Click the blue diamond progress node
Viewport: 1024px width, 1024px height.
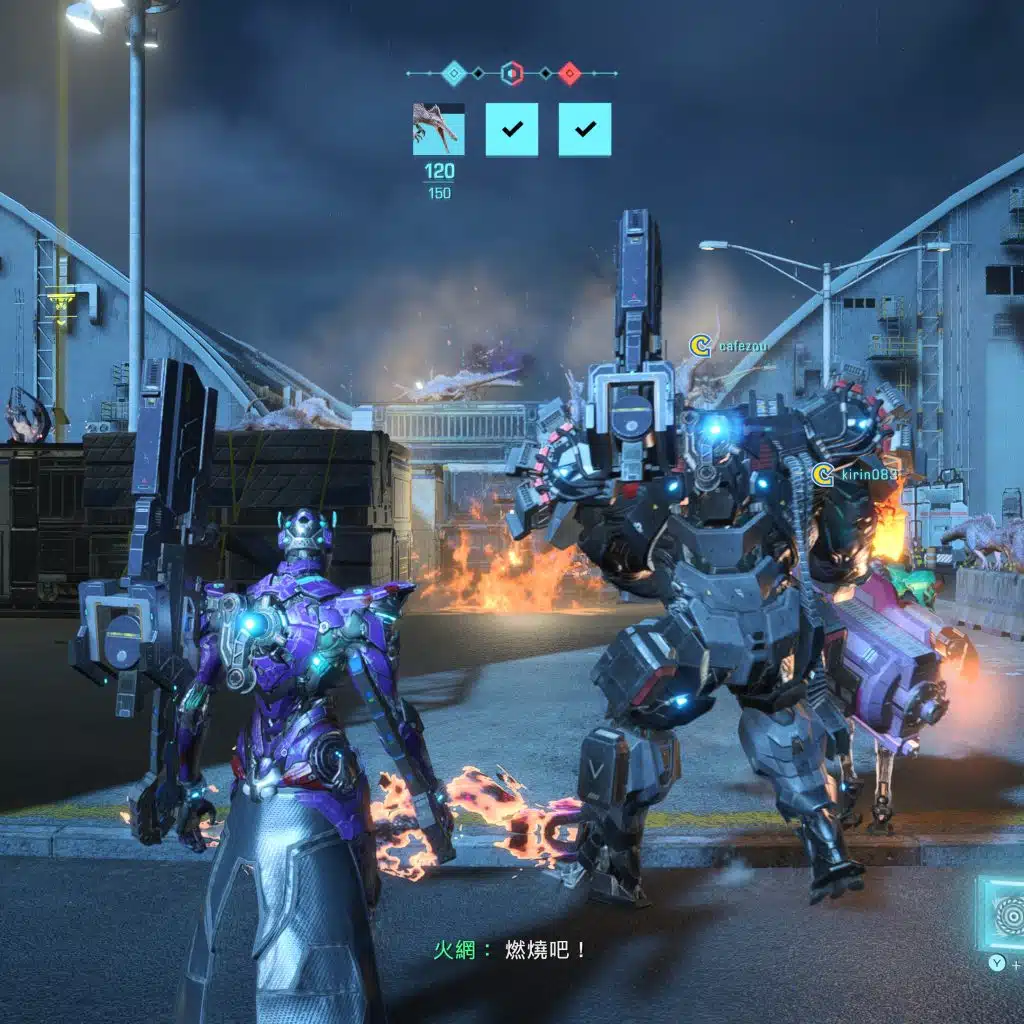(454, 73)
